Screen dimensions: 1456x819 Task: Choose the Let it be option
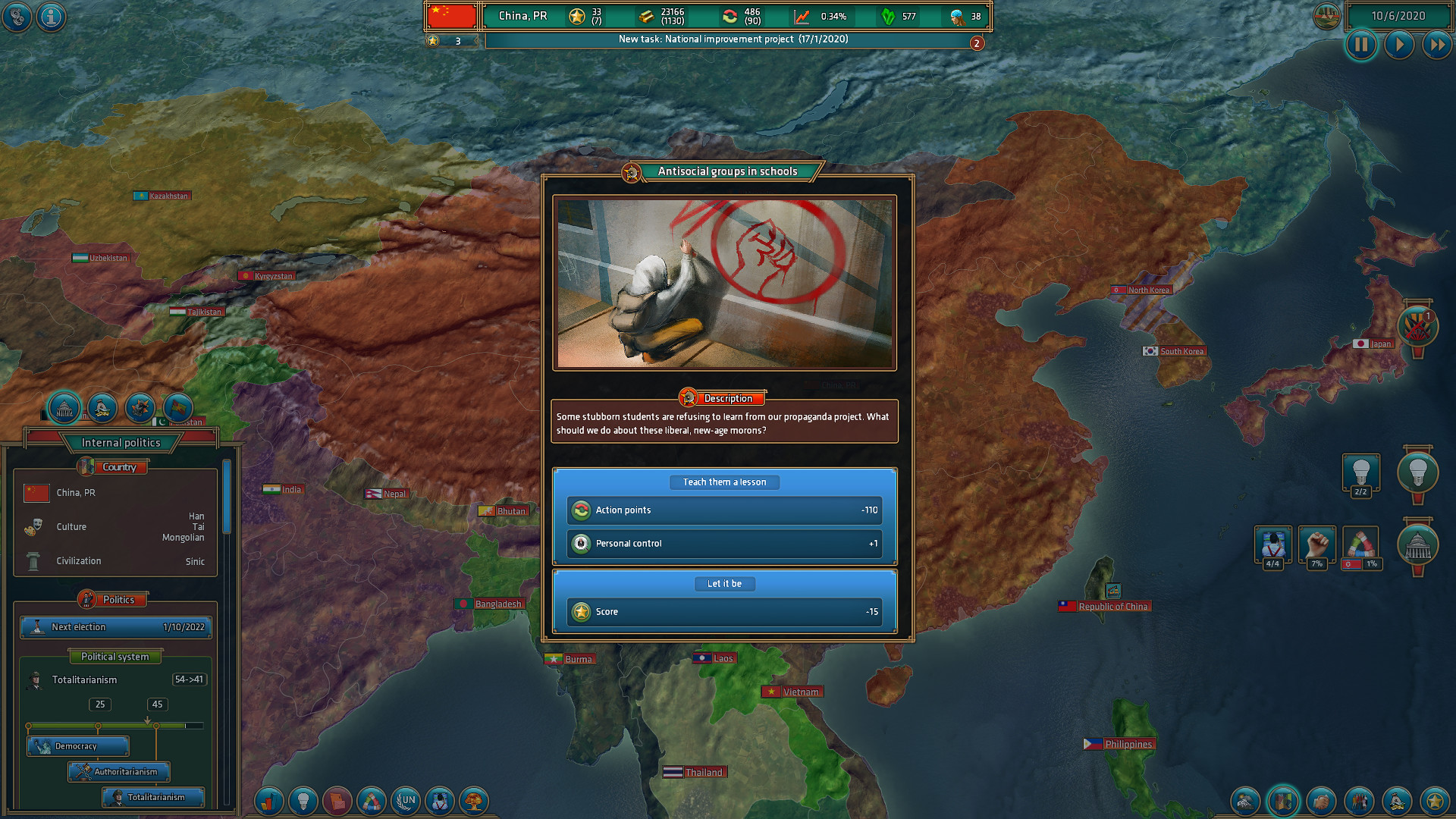click(724, 584)
